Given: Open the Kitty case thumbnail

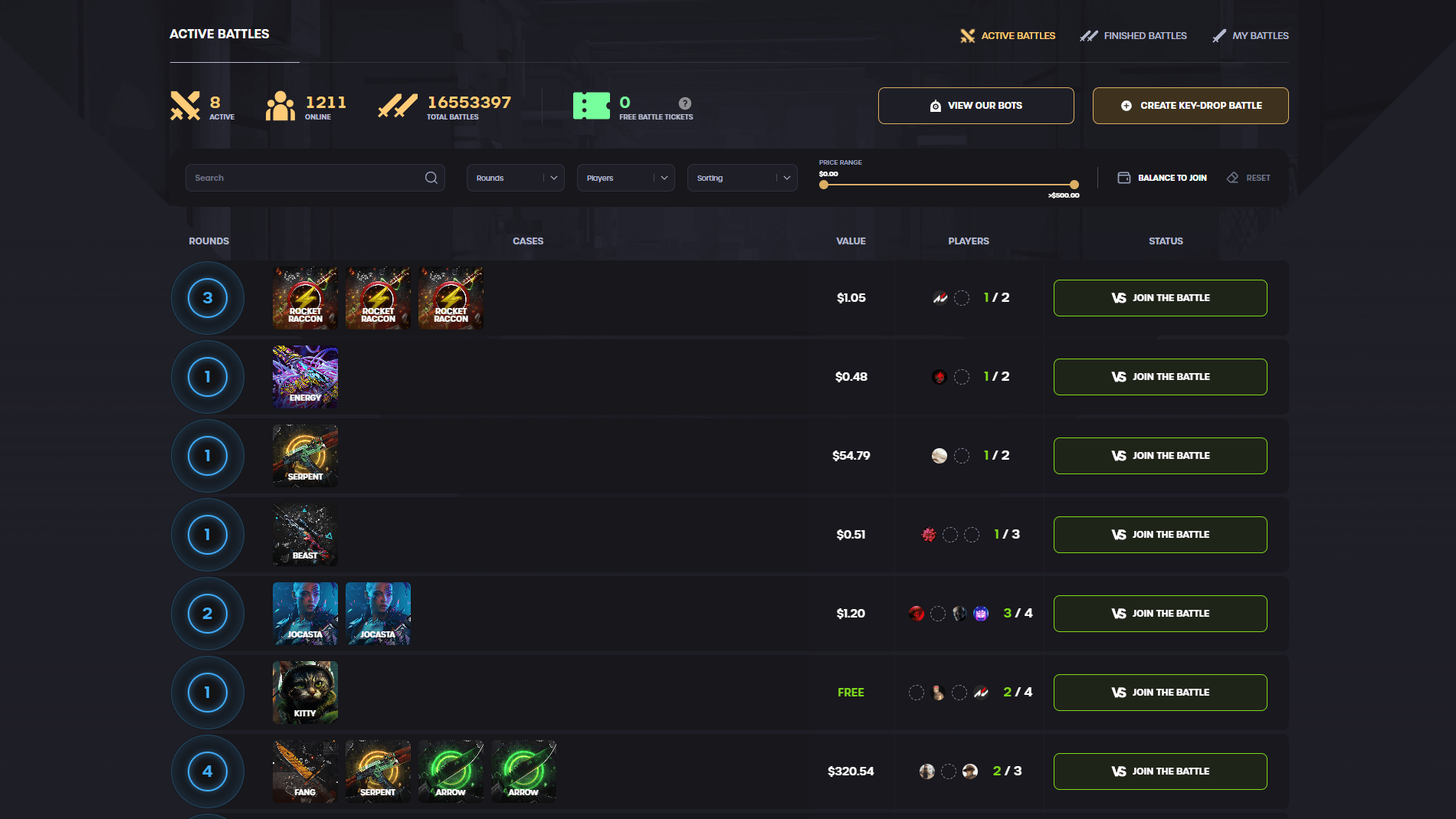Looking at the screenshot, I should tap(304, 692).
